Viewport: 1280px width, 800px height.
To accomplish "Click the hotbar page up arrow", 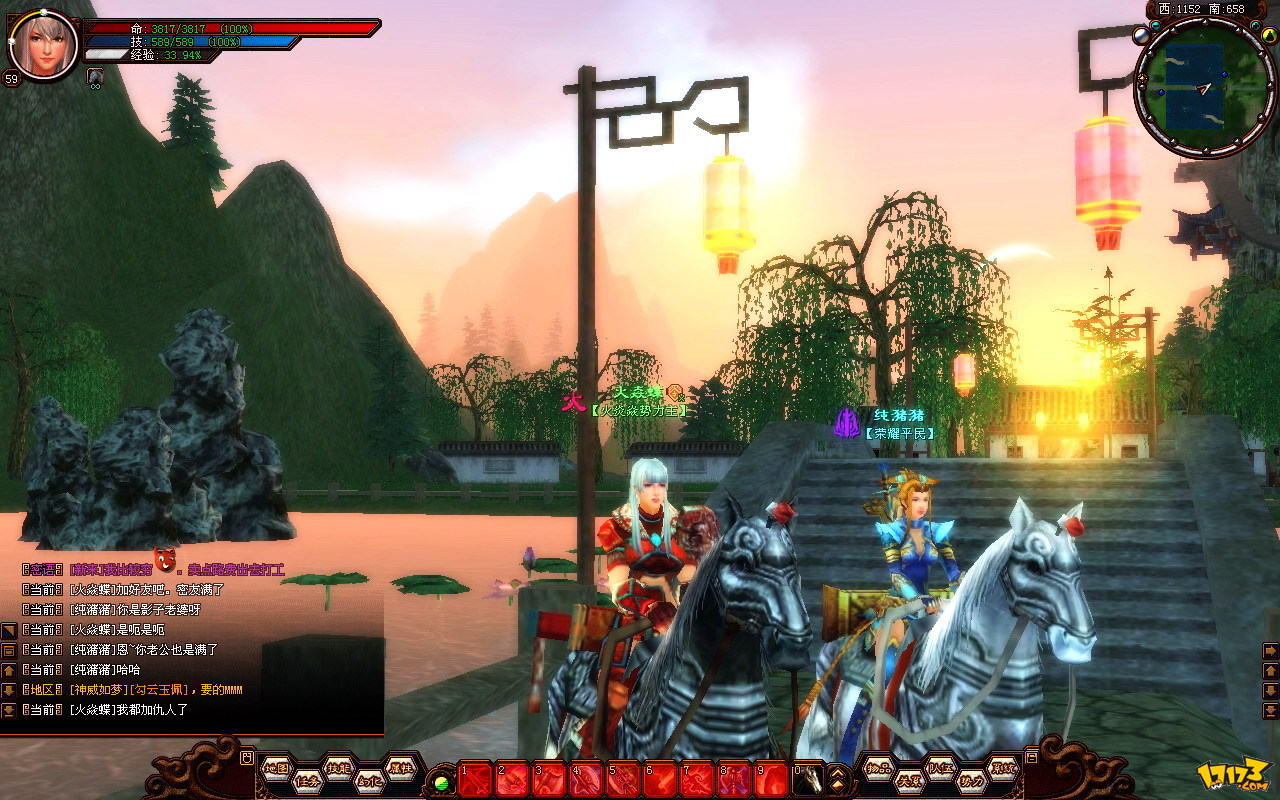I will pos(838,772).
